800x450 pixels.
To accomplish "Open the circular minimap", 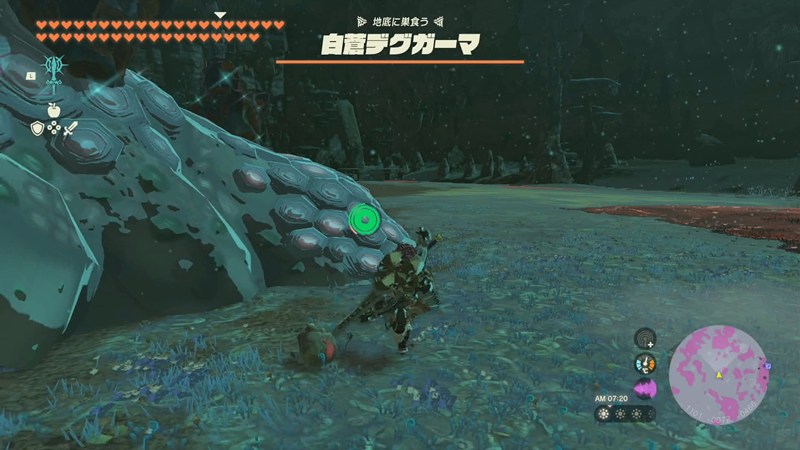I will tap(718, 374).
